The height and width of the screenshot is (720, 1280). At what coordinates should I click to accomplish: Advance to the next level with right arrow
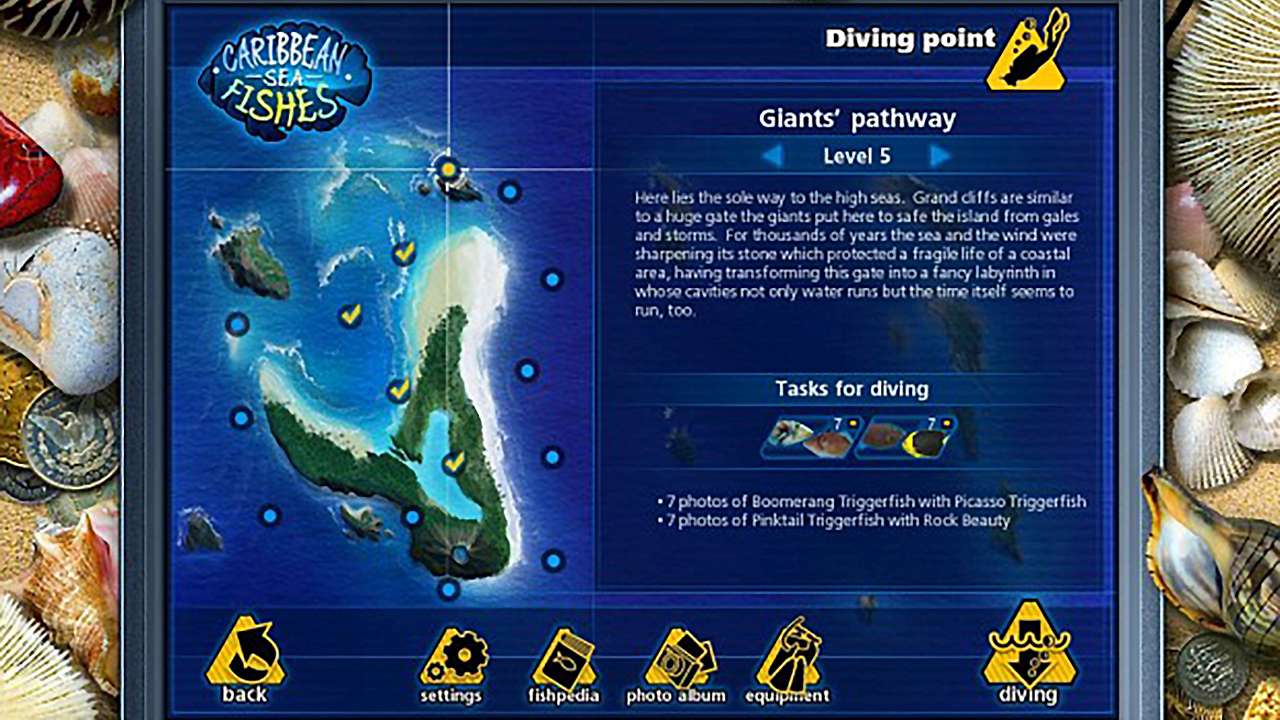[x=938, y=156]
